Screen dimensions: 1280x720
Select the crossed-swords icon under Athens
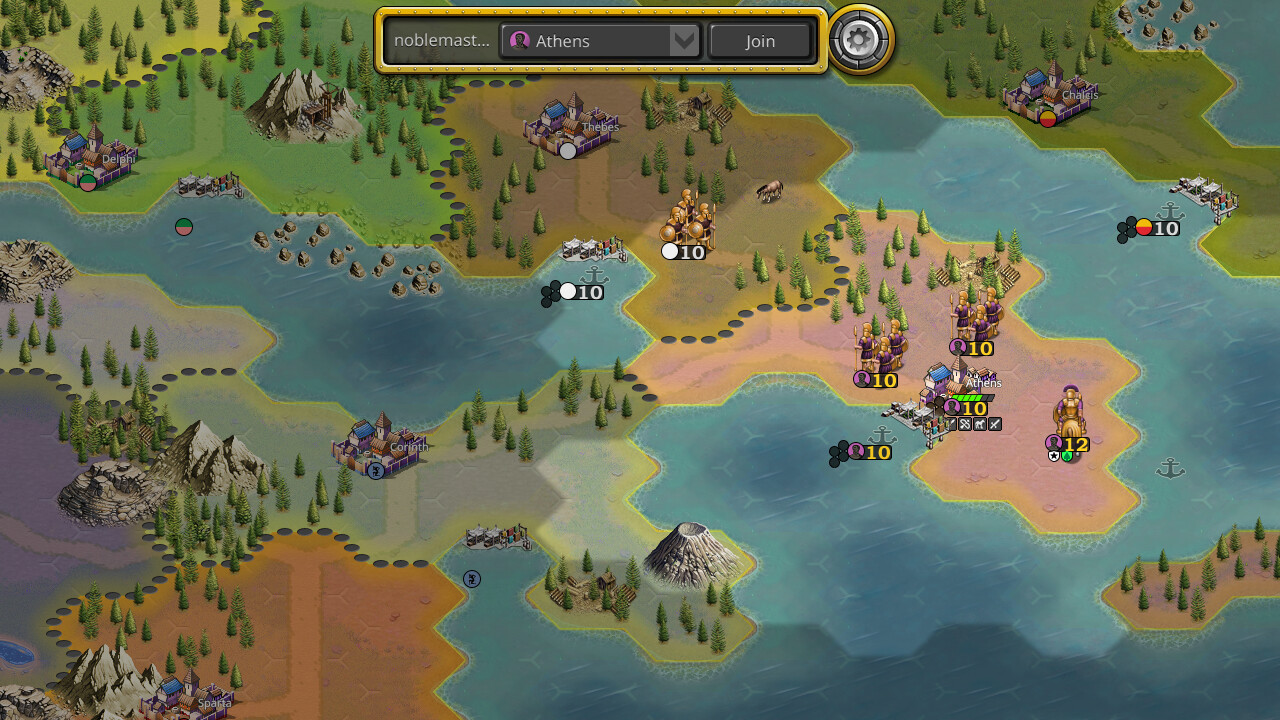tap(994, 424)
